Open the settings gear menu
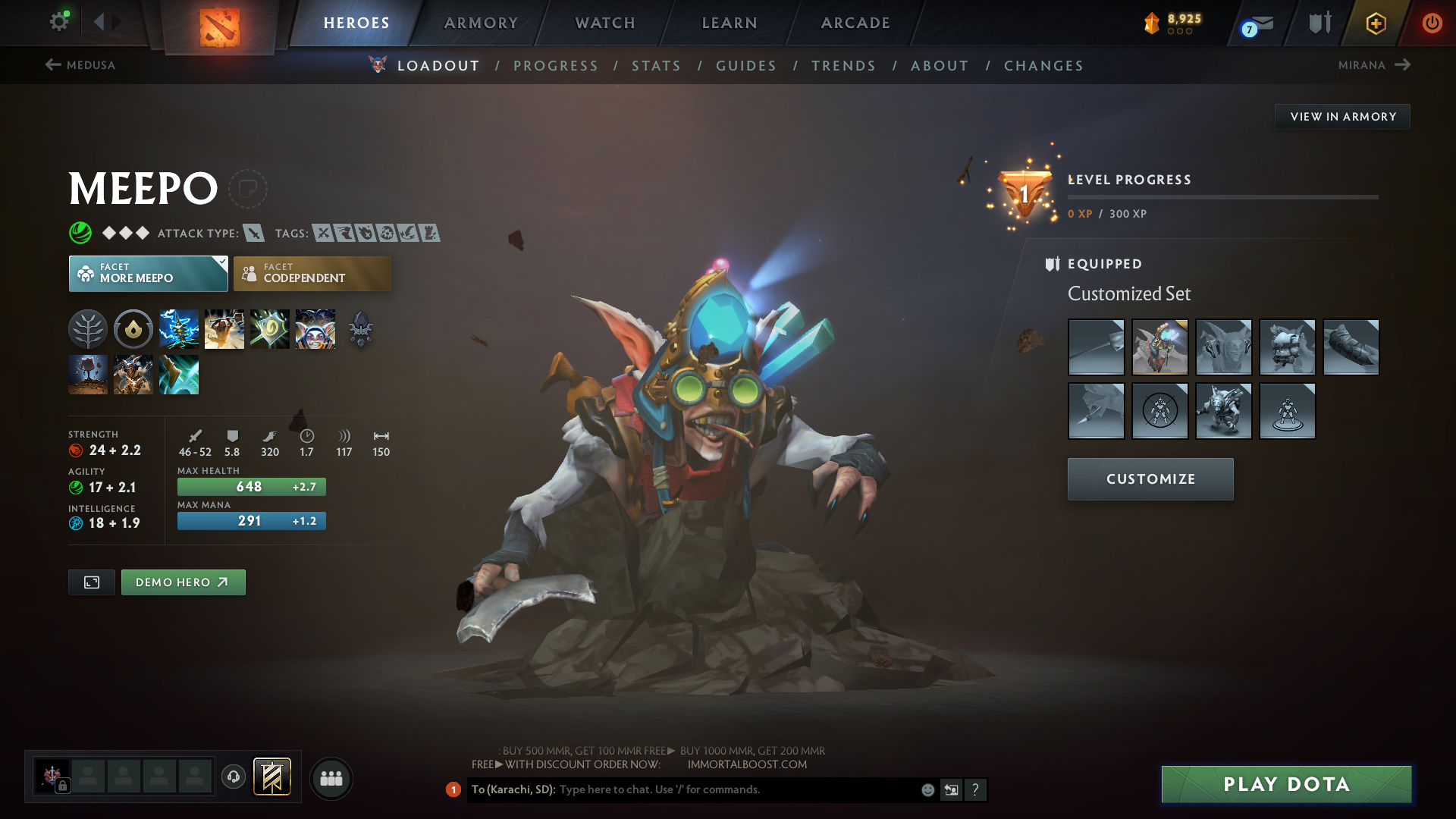Screen dimensions: 1456x819 pyautogui.click(x=58, y=21)
